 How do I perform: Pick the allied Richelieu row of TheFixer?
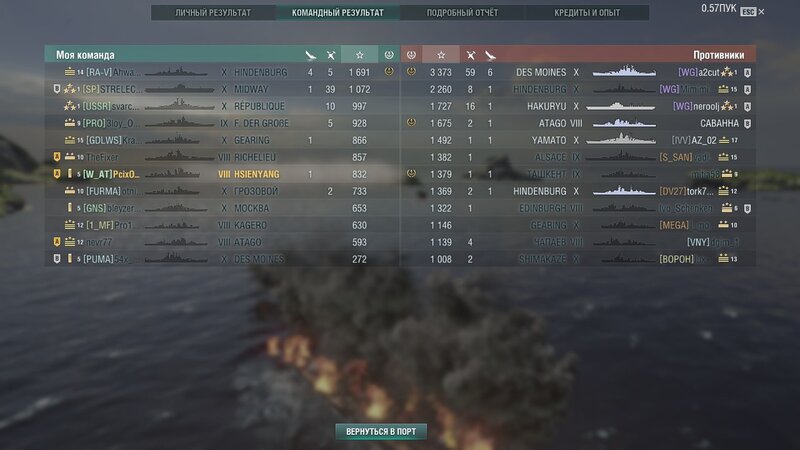click(x=222, y=157)
